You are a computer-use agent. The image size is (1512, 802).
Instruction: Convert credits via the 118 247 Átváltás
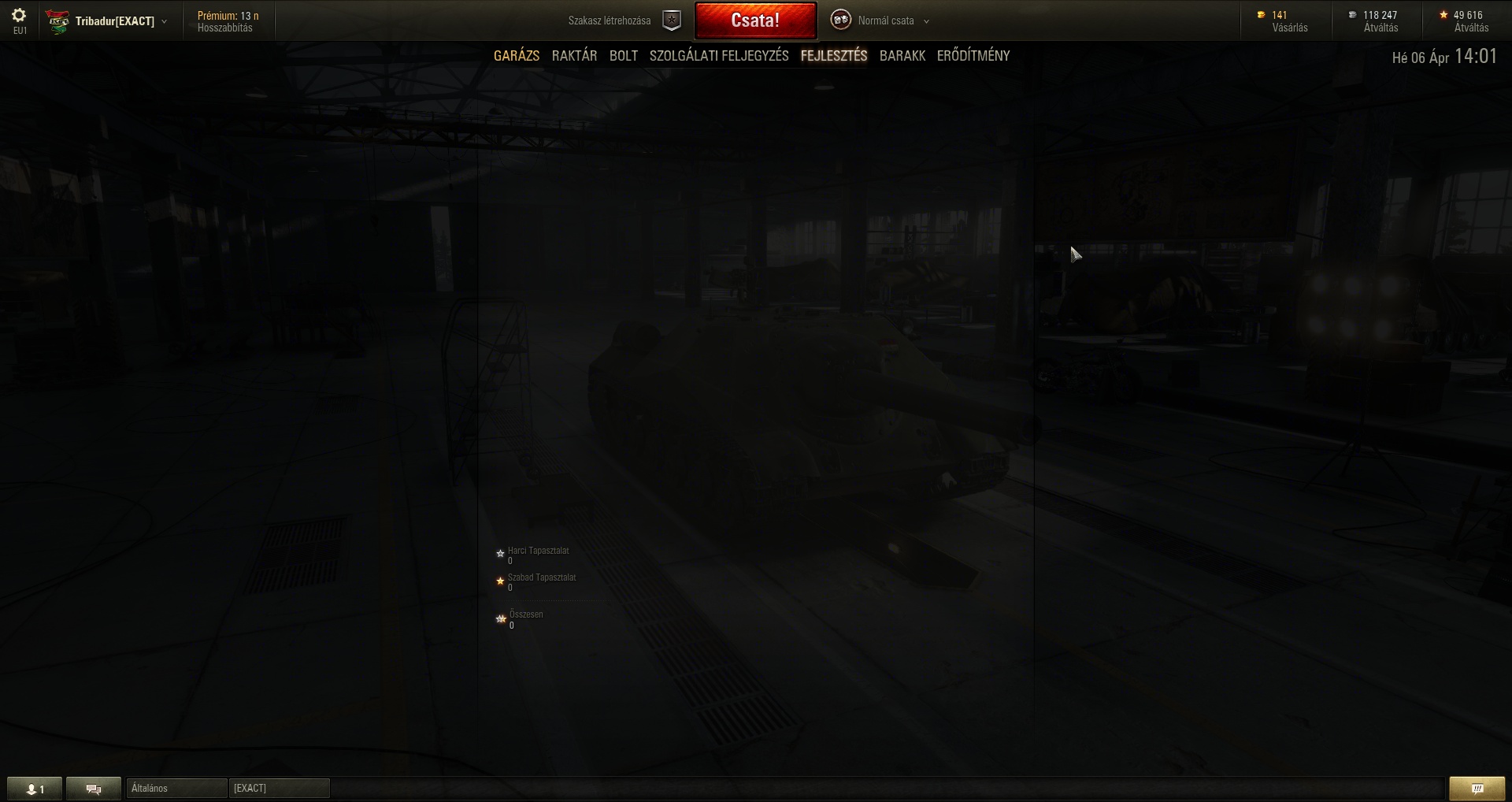point(1380,28)
